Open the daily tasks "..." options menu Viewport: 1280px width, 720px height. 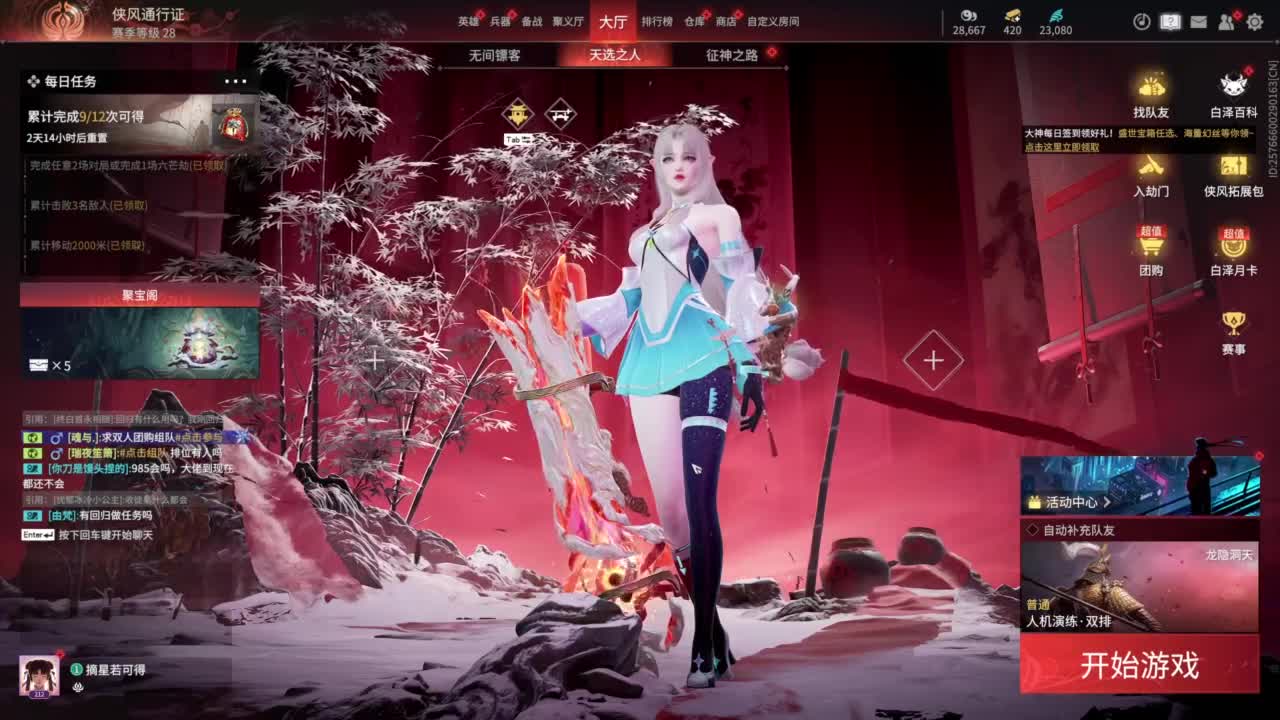tap(236, 80)
